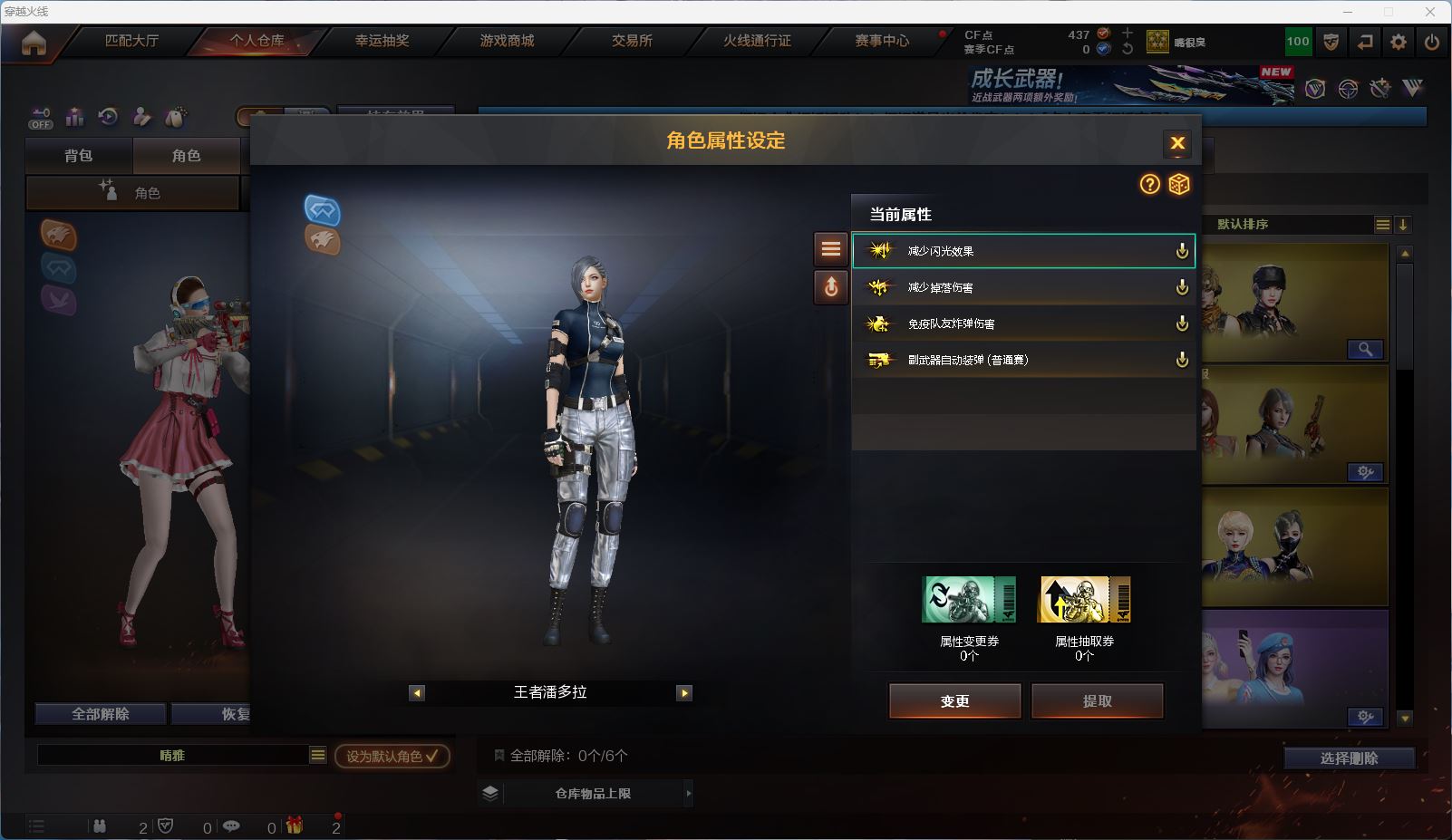
Task: Open the question mark help icon
Action: point(1149,185)
